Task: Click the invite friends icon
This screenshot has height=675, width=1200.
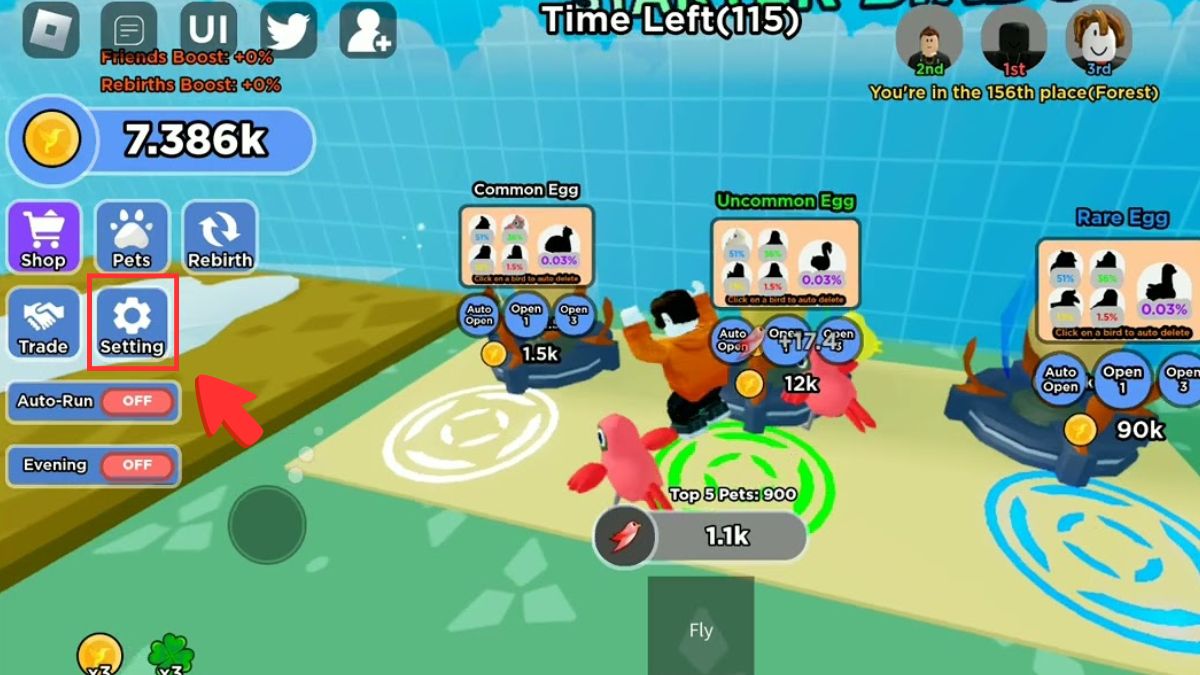Action: (x=367, y=29)
